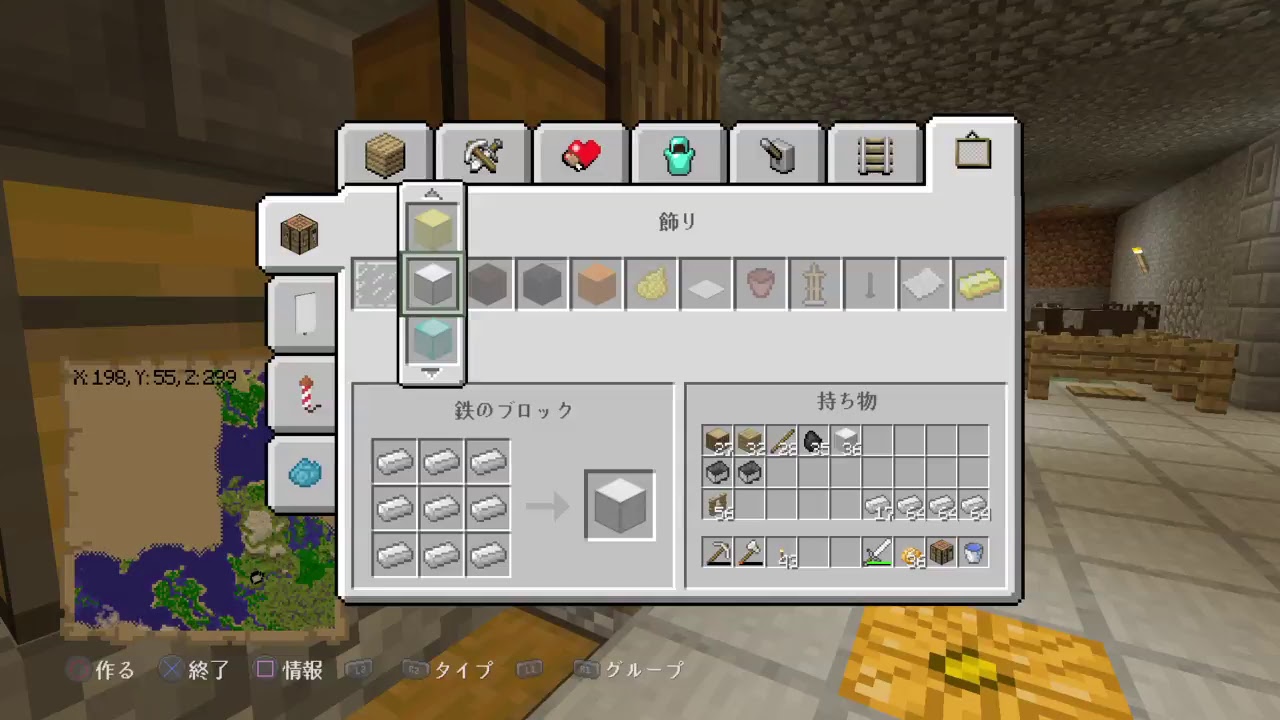1280x720 pixels.
Task: Click the down arrow on the block variant selector
Action: [x=431, y=373]
